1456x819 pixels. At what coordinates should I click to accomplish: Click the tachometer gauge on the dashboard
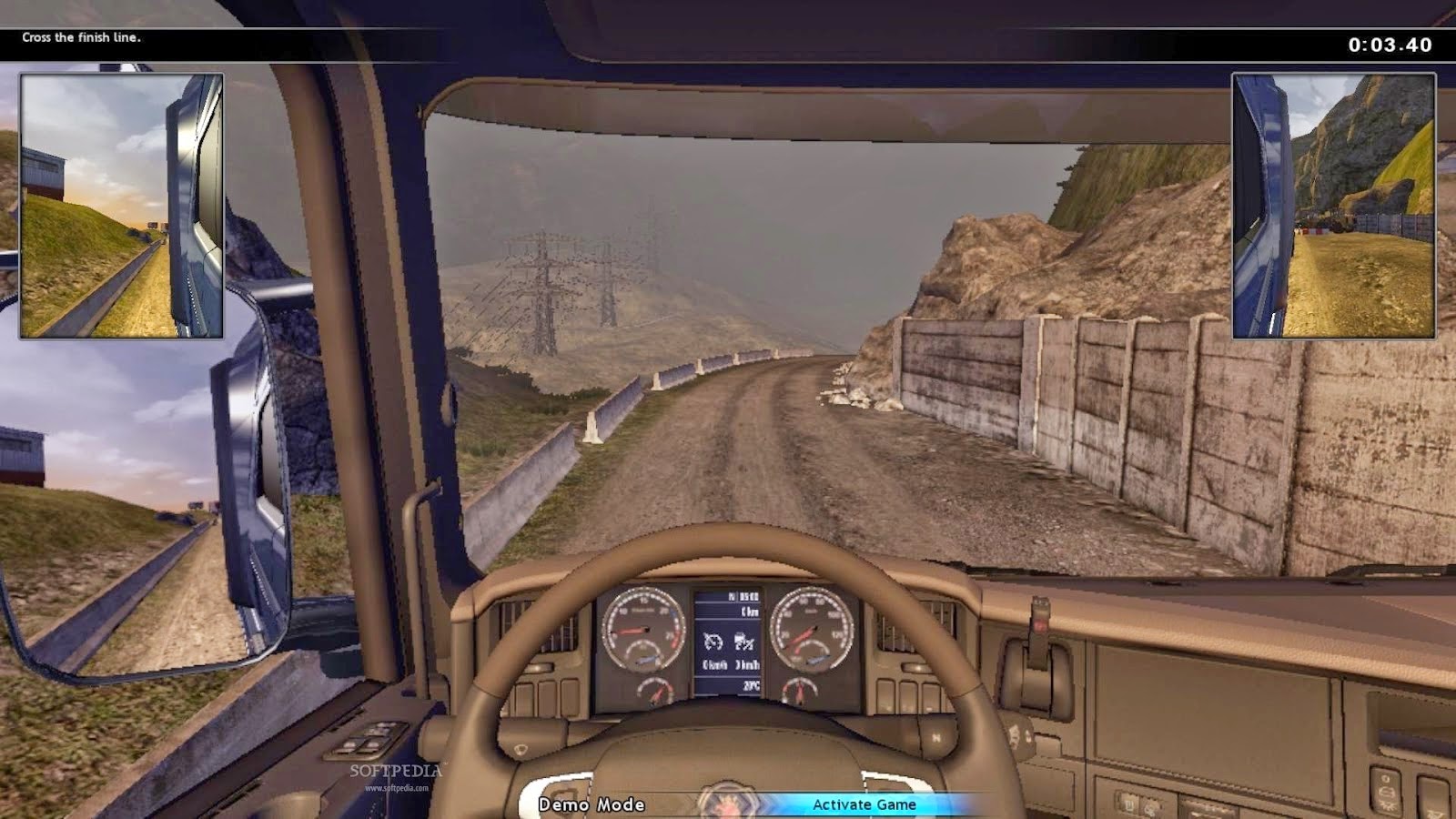point(642,630)
